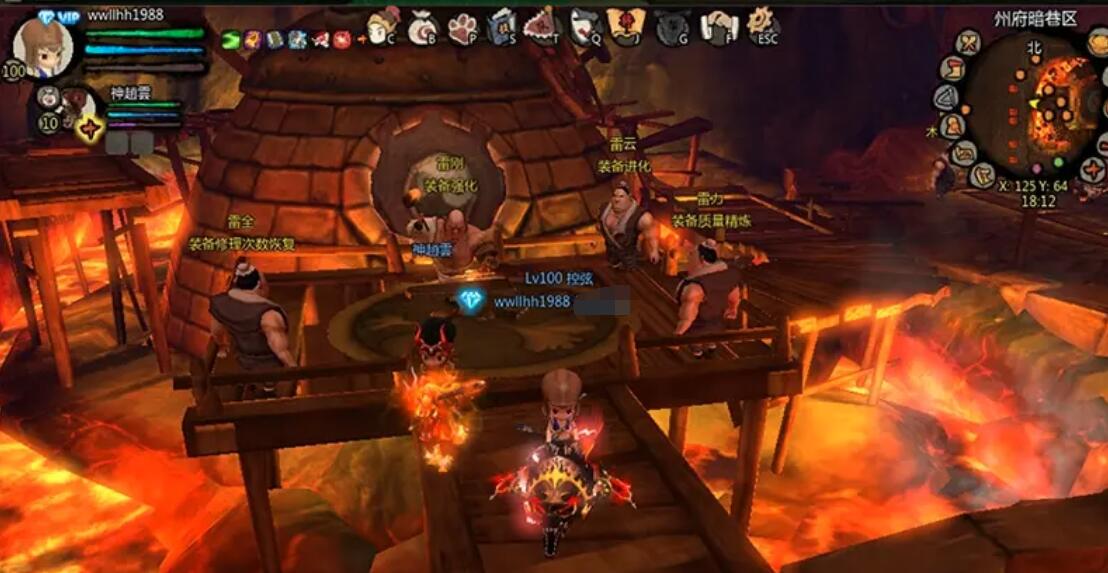Click the crossed-swords button beside the minimap
Screen dimensions: 1108x573
point(968,44)
